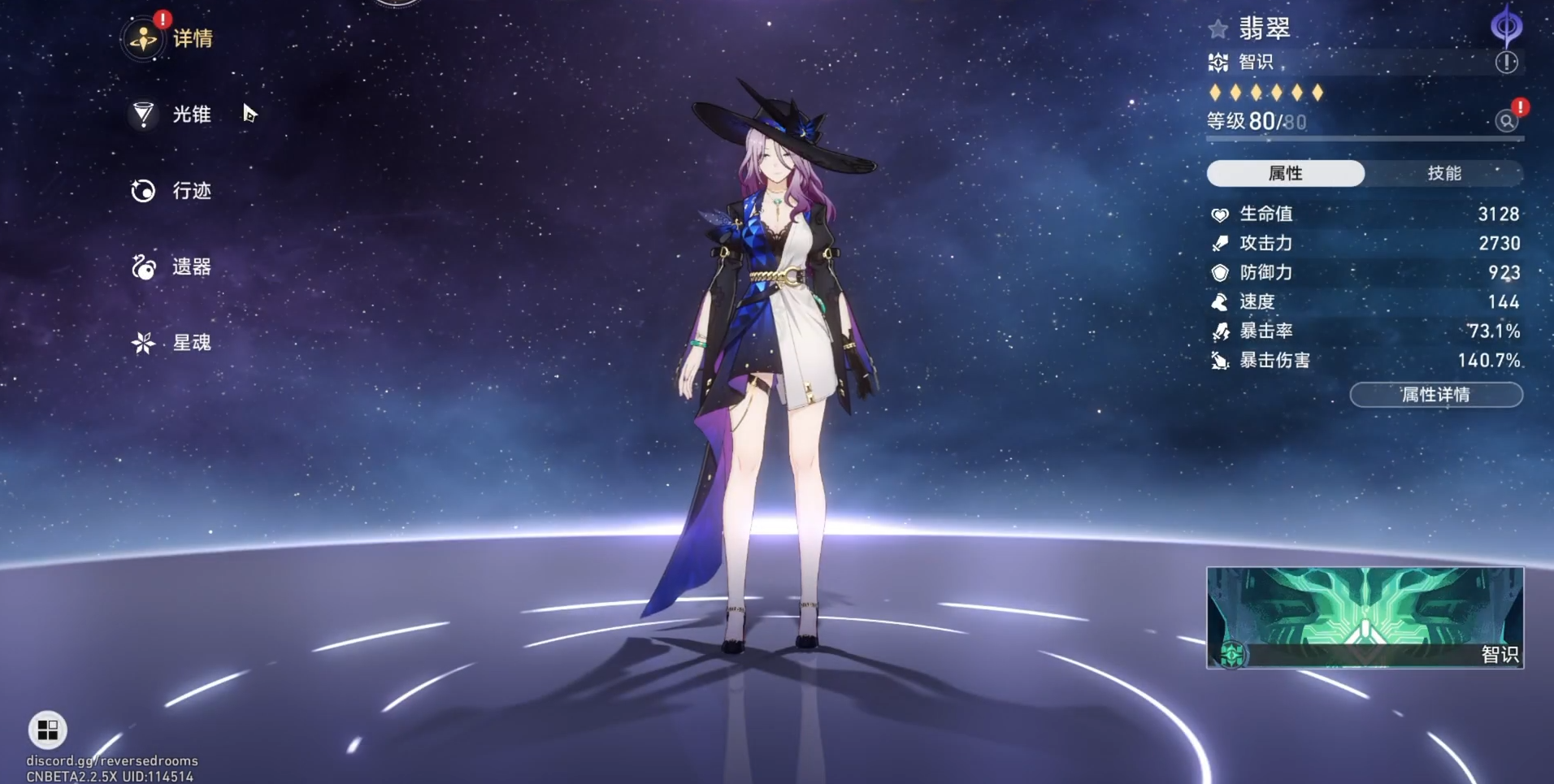This screenshot has height=784, width=1554.
Task: Select the 光锥 light cone icon
Action: click(x=143, y=115)
